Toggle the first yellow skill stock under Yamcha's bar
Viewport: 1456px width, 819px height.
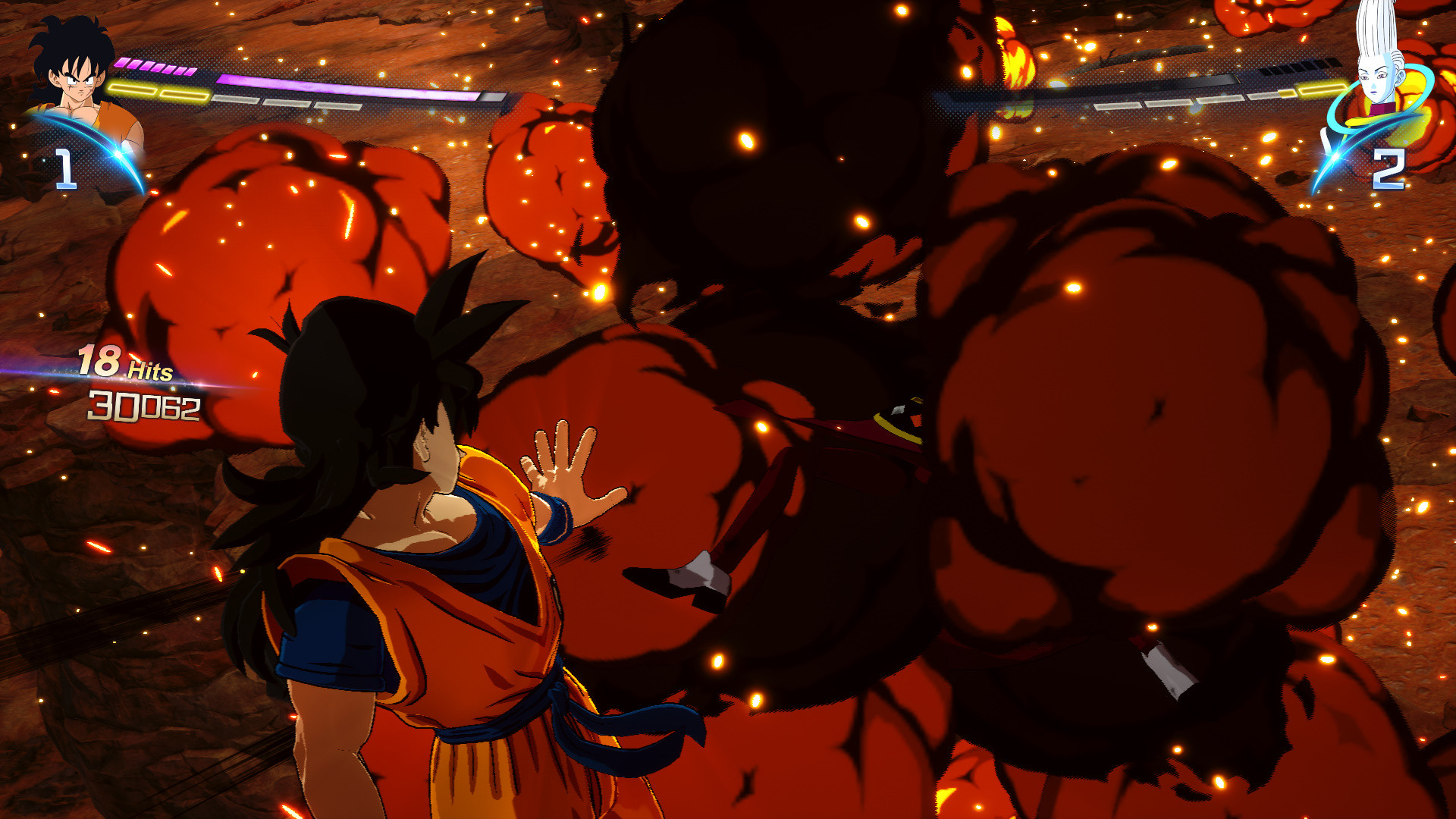pos(133,89)
